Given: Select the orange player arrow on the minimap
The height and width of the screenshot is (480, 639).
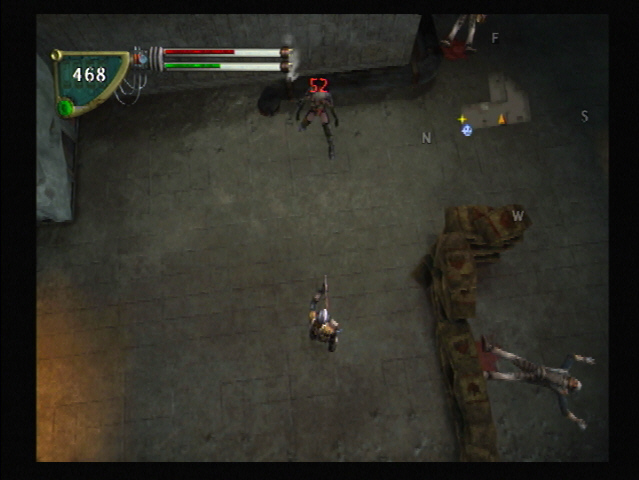Looking at the screenshot, I should pyautogui.click(x=501, y=119).
